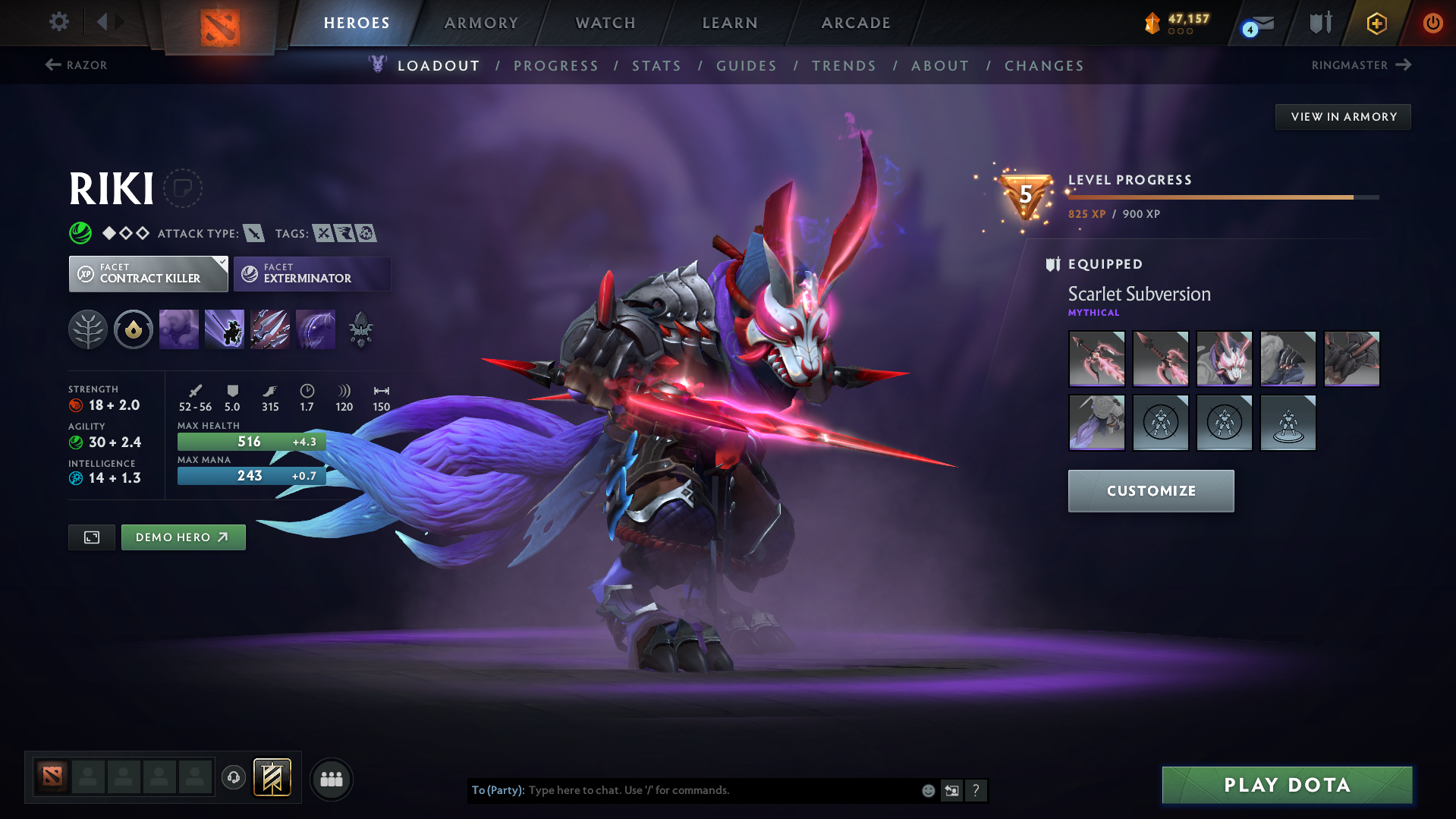View the Blink Strike ability icon
The width and height of the screenshot is (1456, 819).
click(225, 329)
